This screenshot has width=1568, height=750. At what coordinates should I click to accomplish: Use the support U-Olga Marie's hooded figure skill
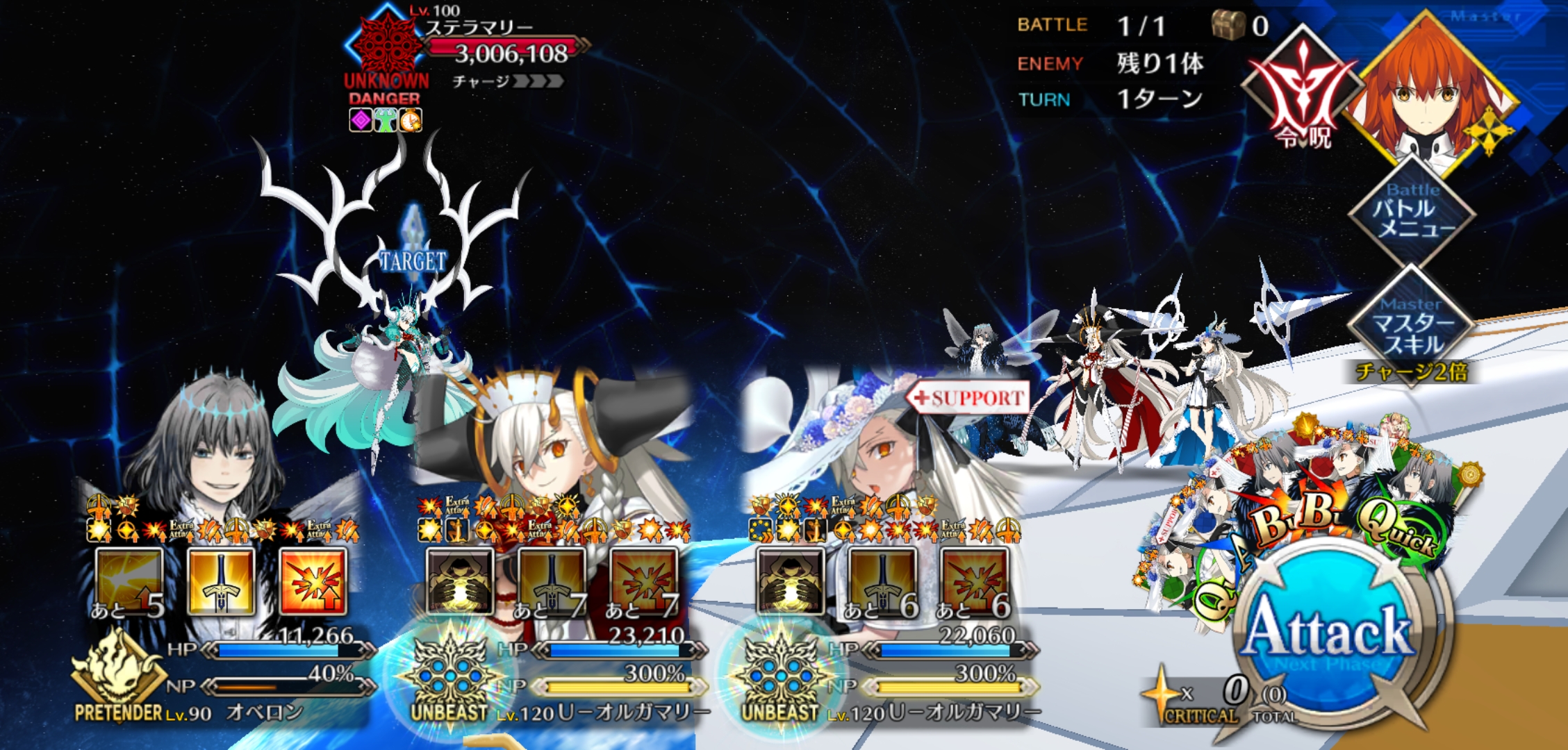(x=791, y=582)
